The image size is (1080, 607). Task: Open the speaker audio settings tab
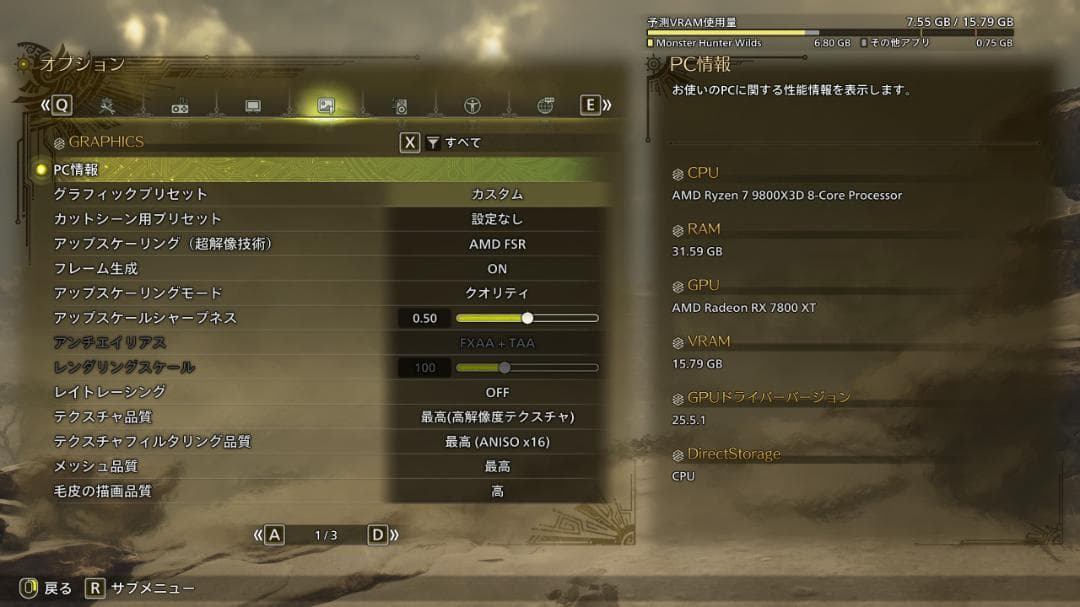click(399, 106)
